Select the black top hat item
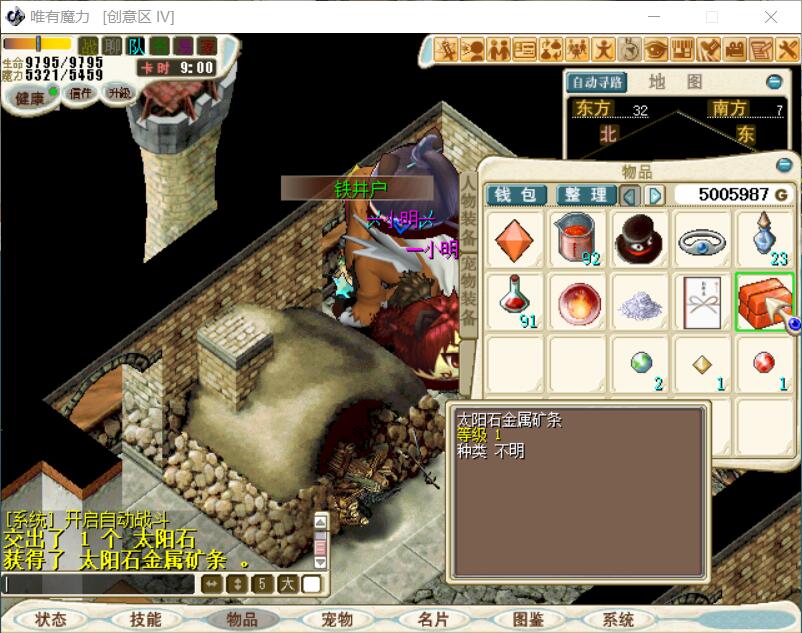 pyautogui.click(x=640, y=240)
